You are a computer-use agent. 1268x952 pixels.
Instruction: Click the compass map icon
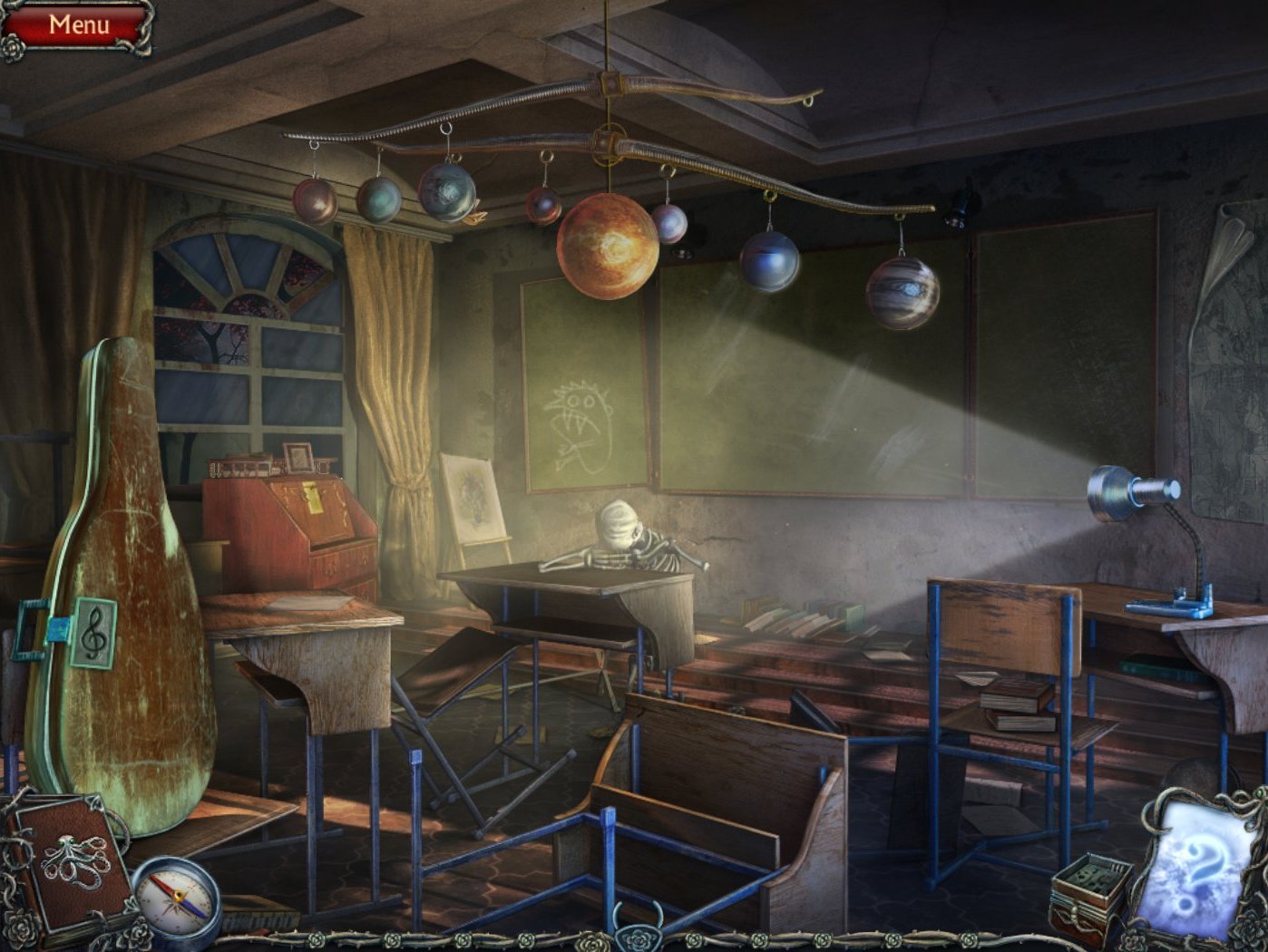(175, 900)
